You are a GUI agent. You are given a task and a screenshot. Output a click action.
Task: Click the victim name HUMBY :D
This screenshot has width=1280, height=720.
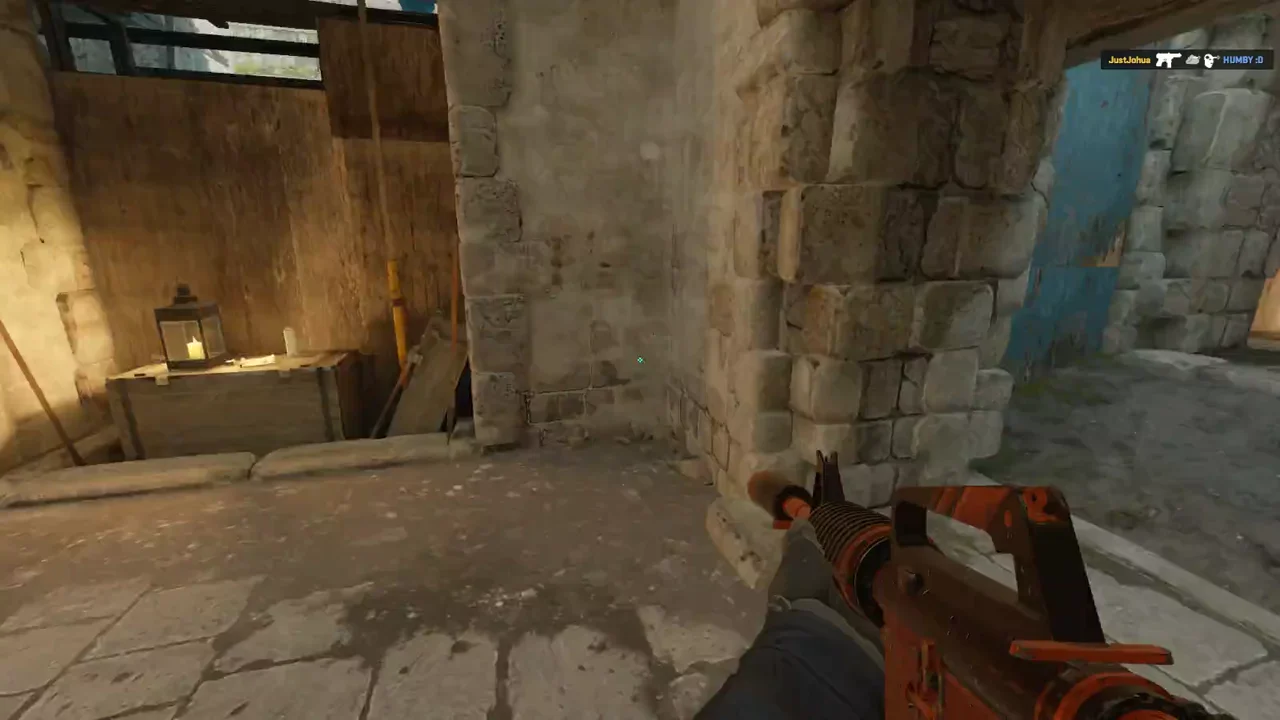(1241, 60)
